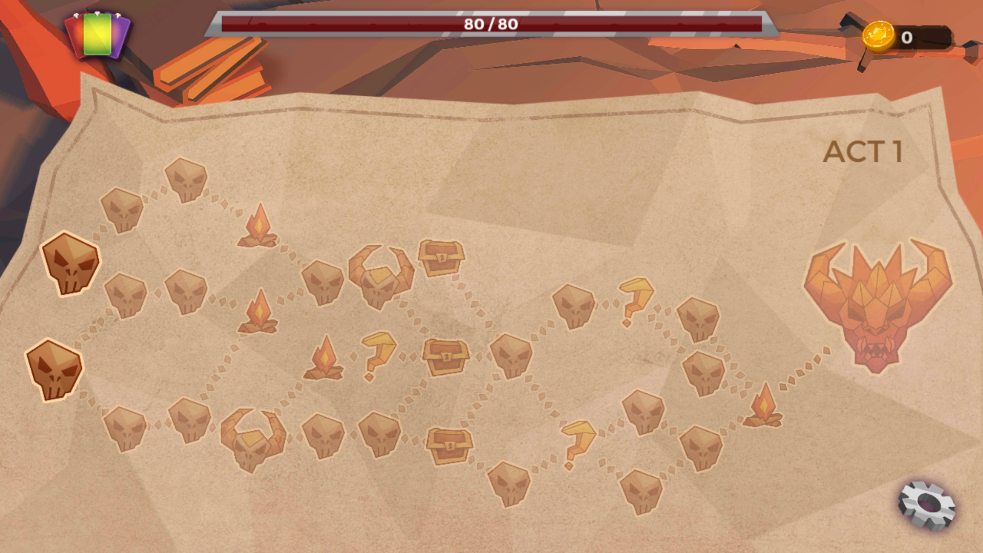Choose the lower highlighted skull battle node

(54, 369)
